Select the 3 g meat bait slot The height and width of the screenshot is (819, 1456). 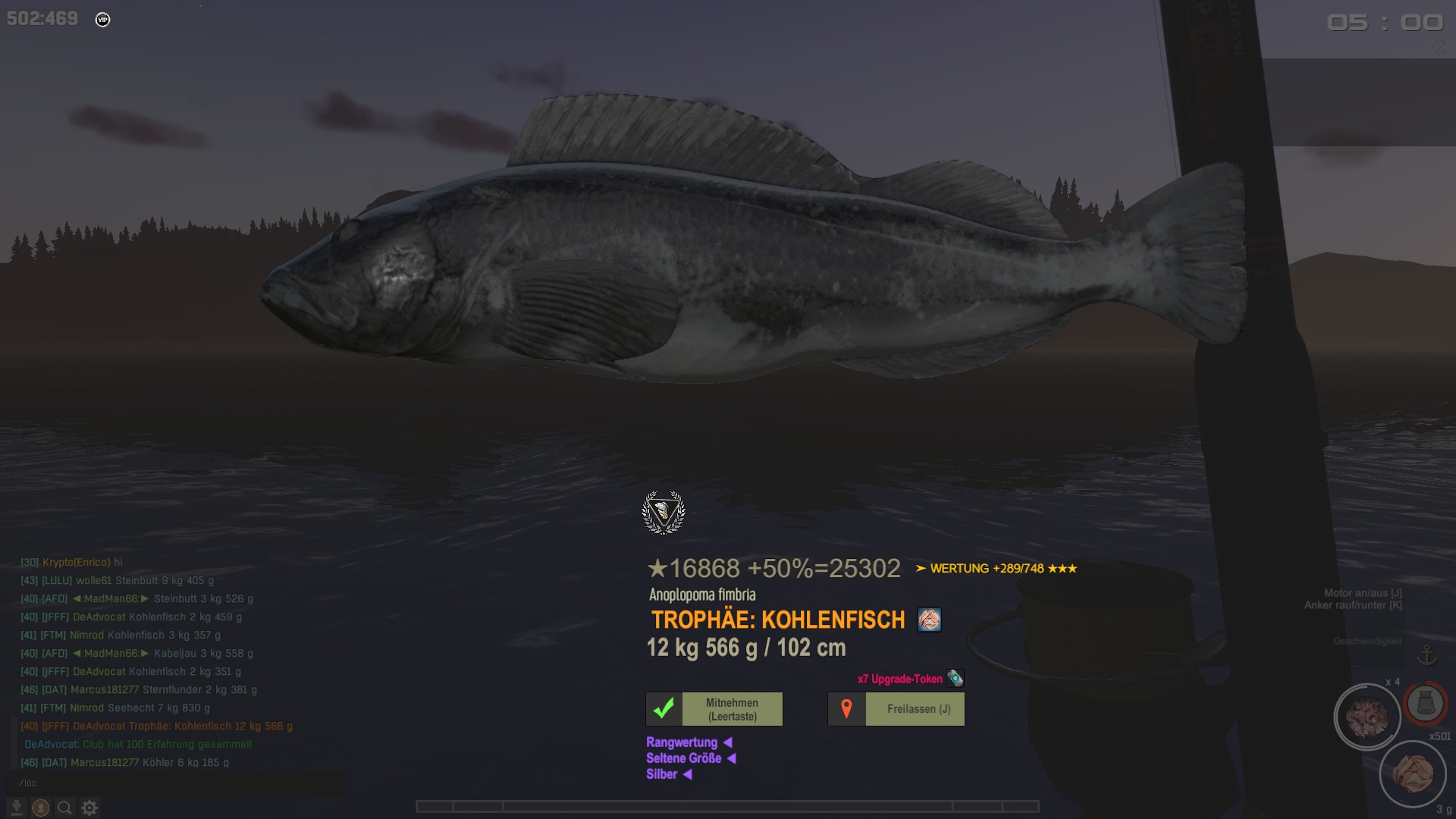[1412, 774]
